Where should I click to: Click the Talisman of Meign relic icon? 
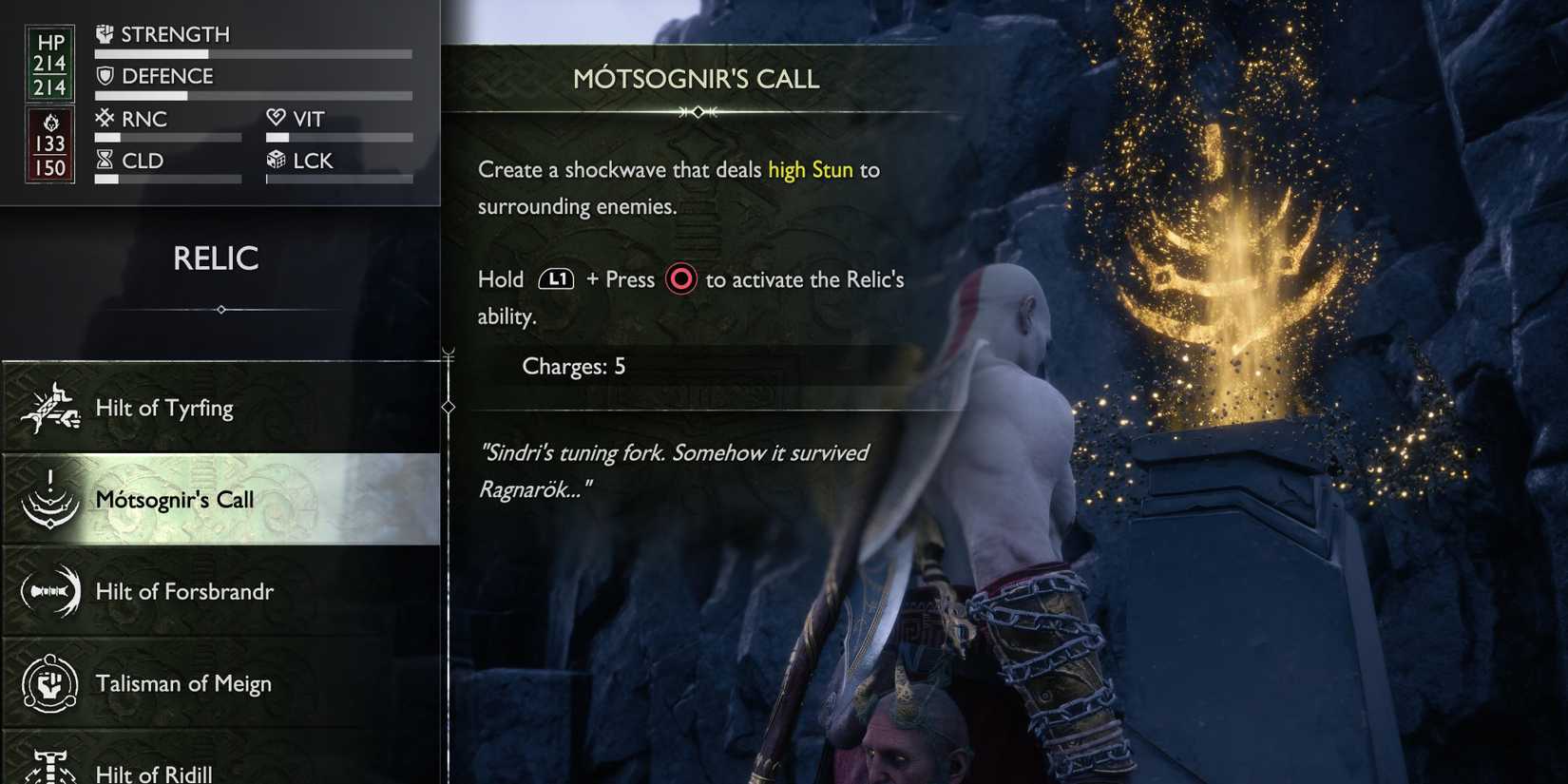pos(49,682)
